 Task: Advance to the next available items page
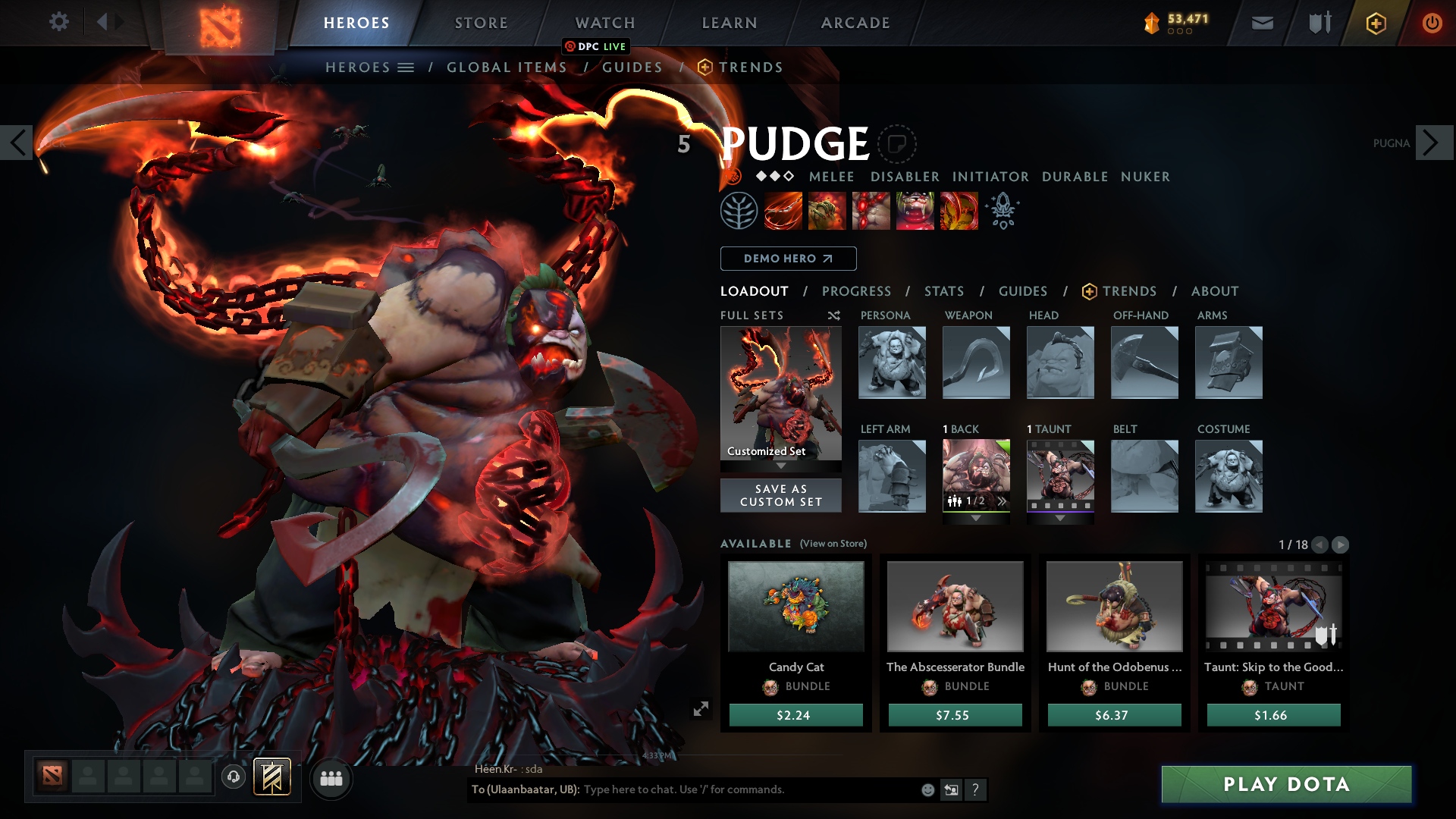(x=1341, y=544)
